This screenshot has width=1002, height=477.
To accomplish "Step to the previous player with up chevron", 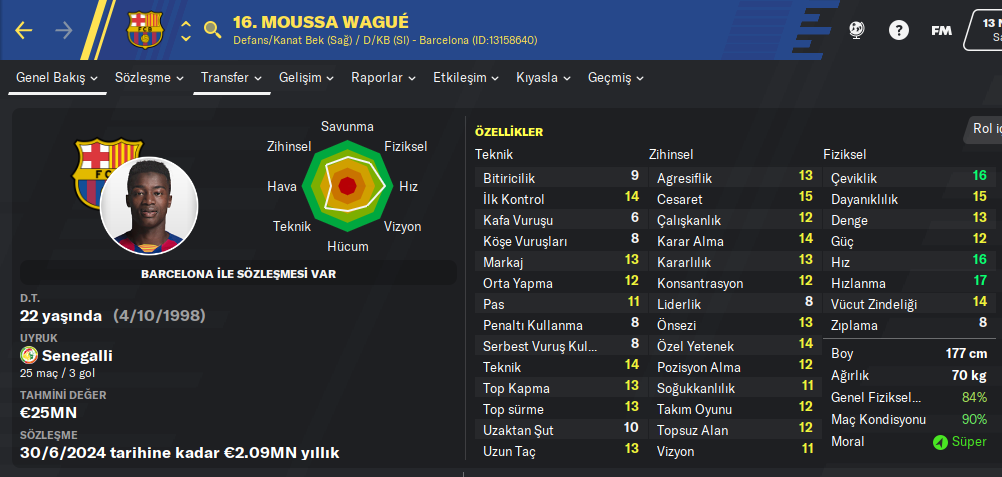I will coord(186,21).
